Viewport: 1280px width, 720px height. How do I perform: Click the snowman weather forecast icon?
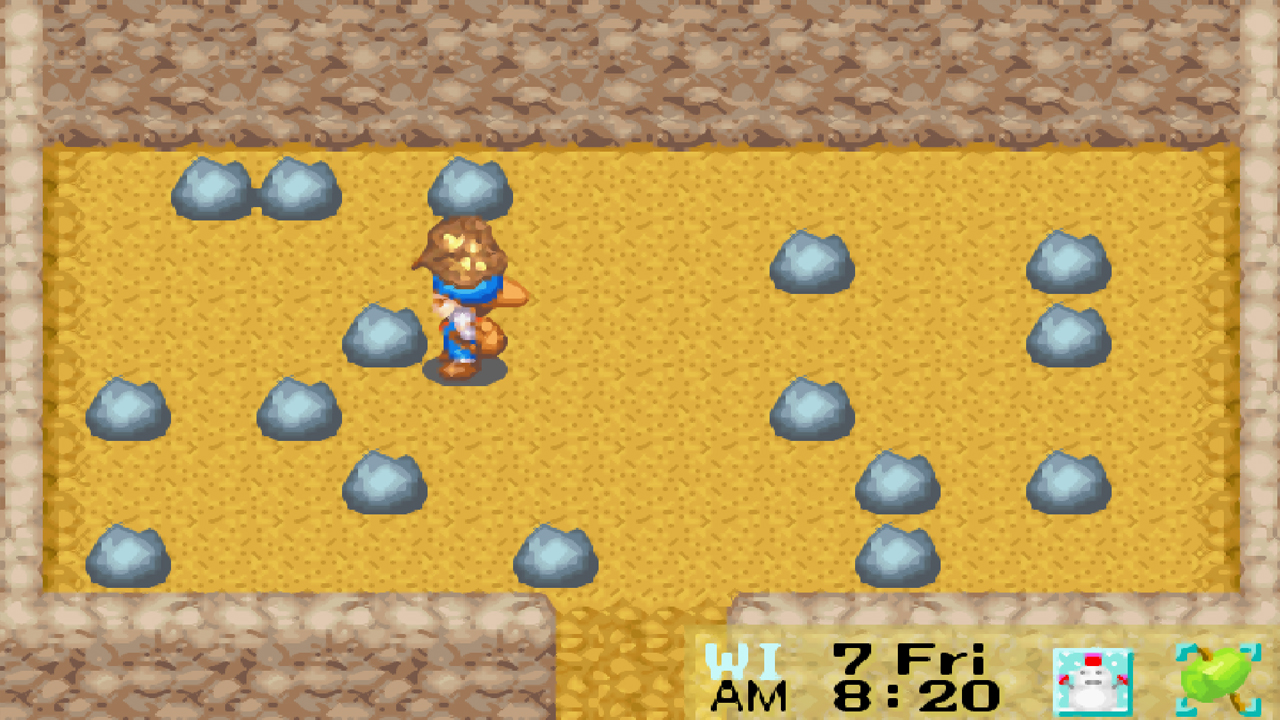click(x=1094, y=681)
